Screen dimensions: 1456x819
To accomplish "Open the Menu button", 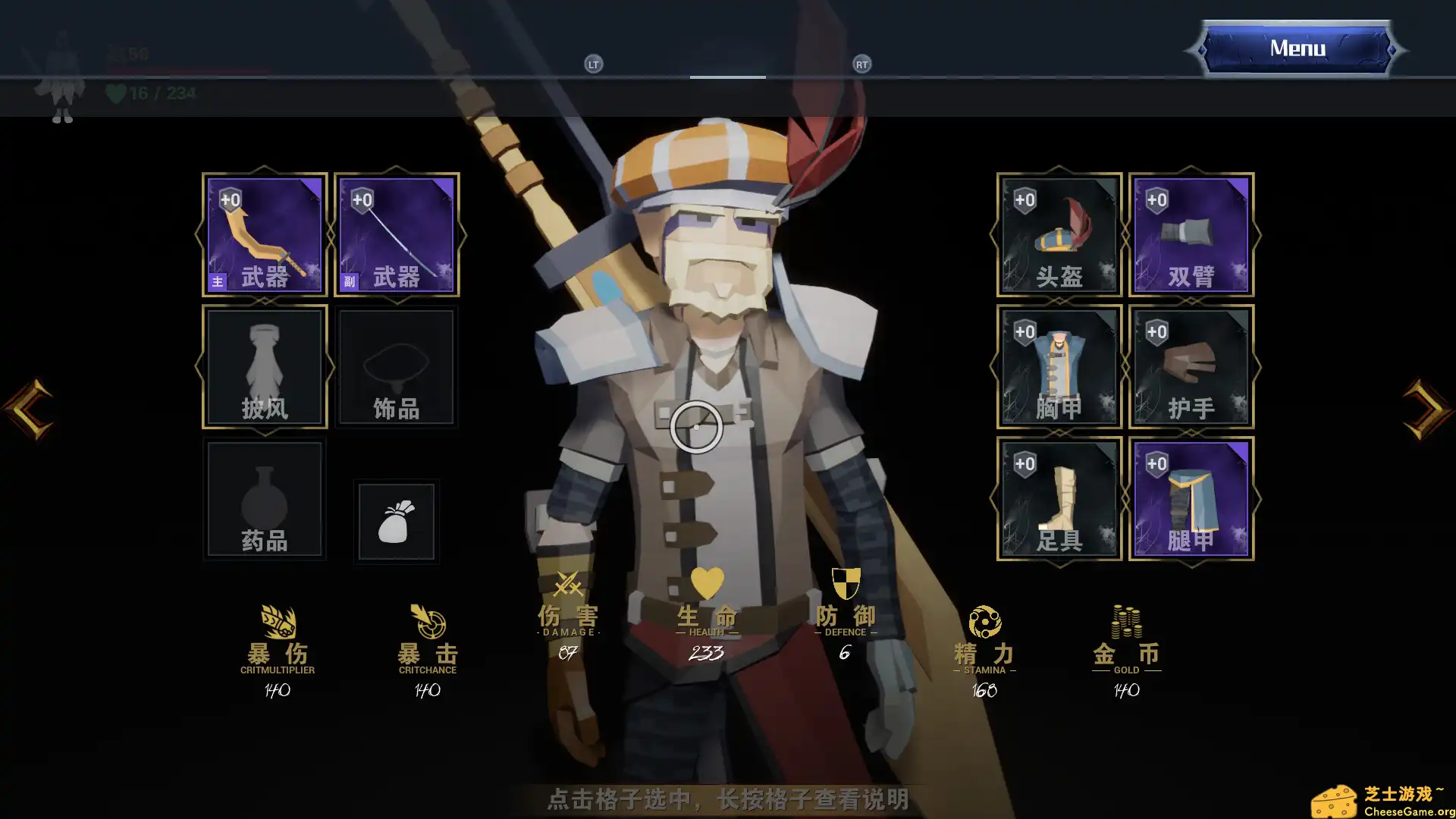I will [x=1296, y=48].
